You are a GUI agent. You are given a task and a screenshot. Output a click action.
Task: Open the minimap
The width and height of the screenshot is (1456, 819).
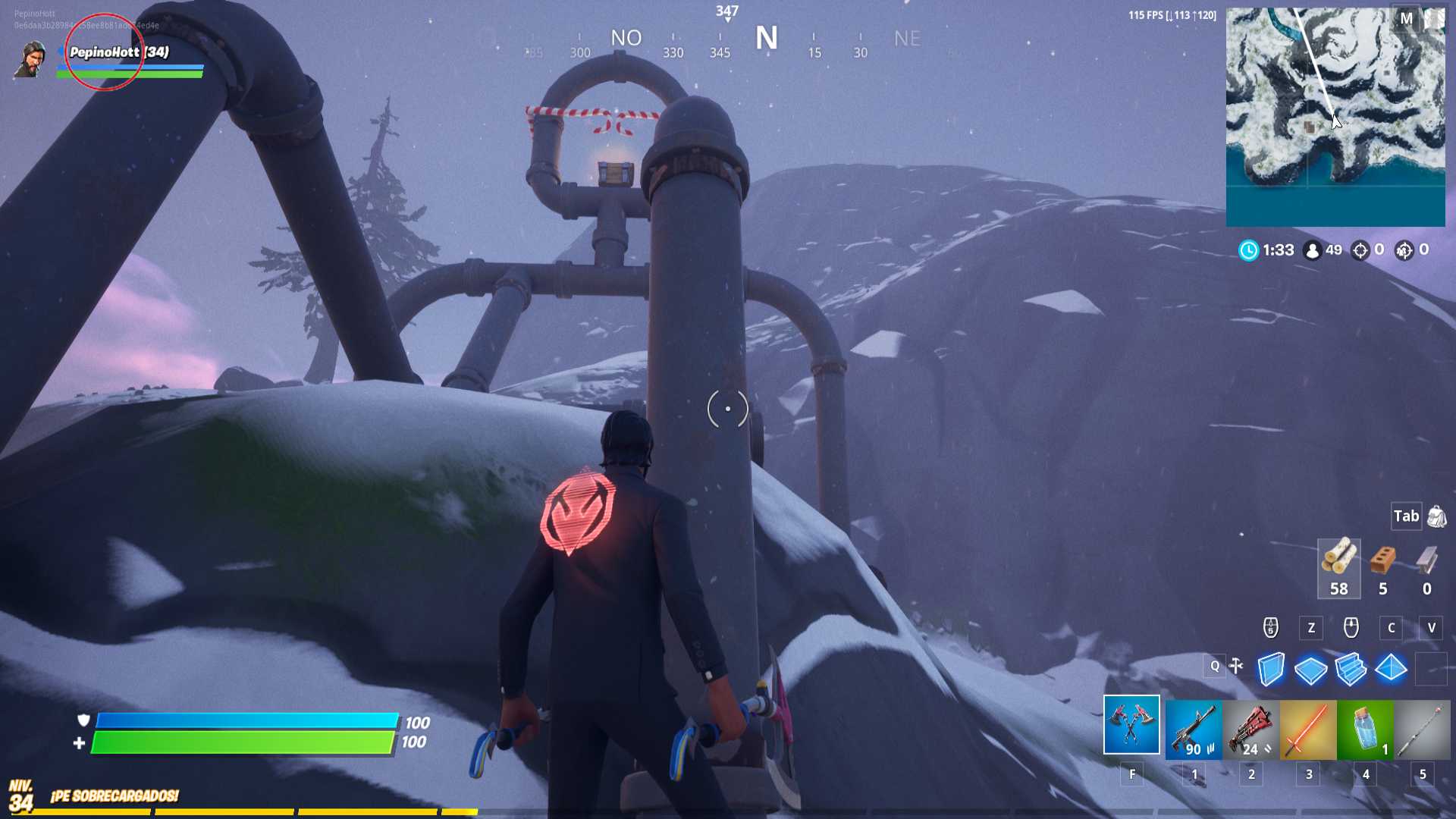pyautogui.click(x=1335, y=117)
